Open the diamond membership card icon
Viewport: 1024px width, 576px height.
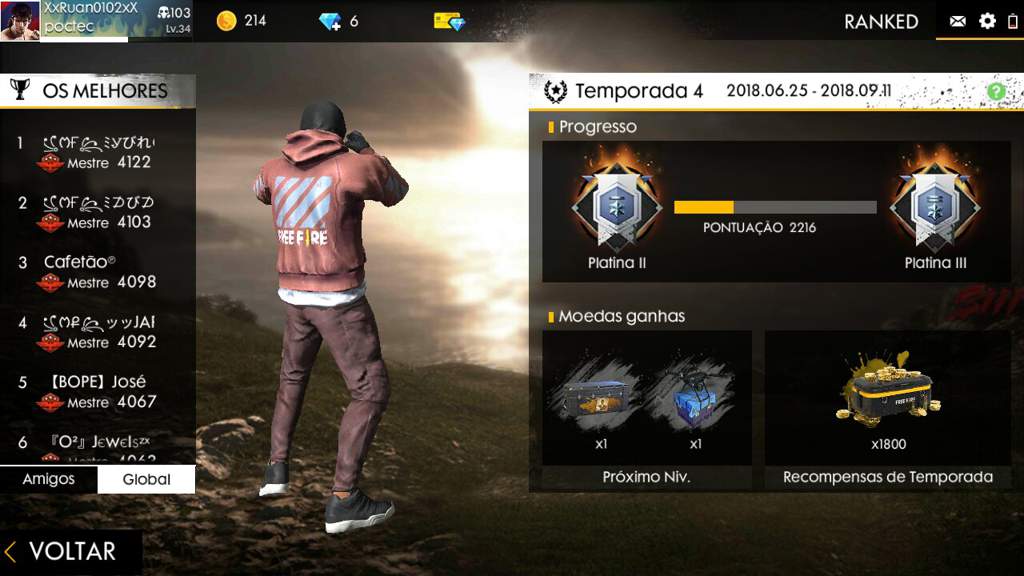pos(449,21)
